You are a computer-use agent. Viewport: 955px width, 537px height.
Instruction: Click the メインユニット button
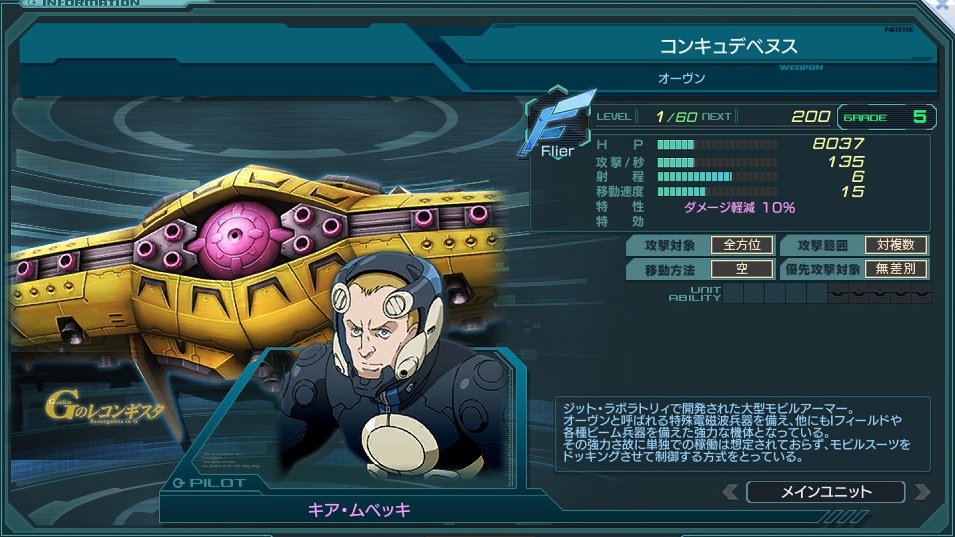coord(825,492)
